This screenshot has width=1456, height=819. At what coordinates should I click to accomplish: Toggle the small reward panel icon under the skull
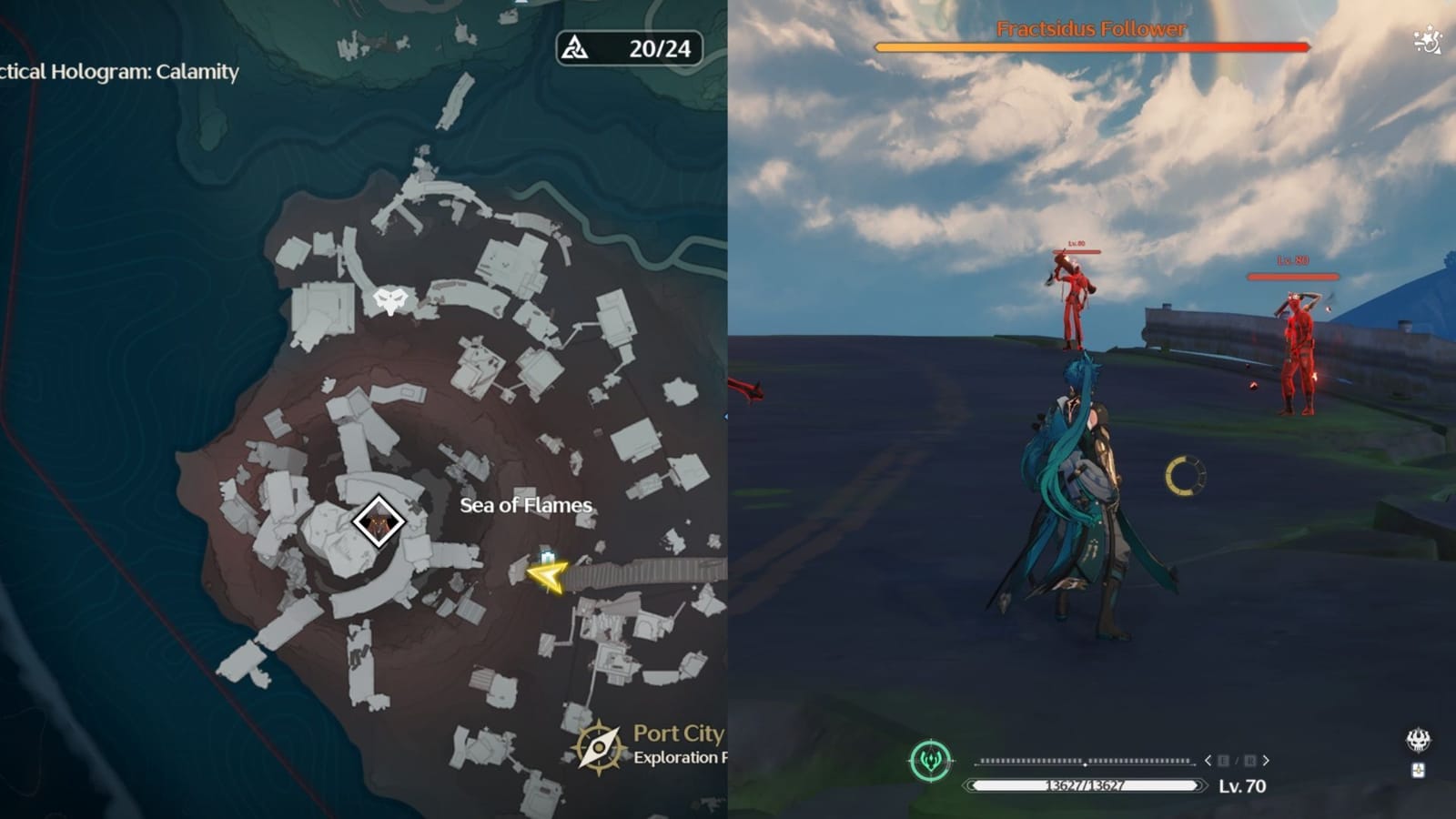(x=1418, y=772)
